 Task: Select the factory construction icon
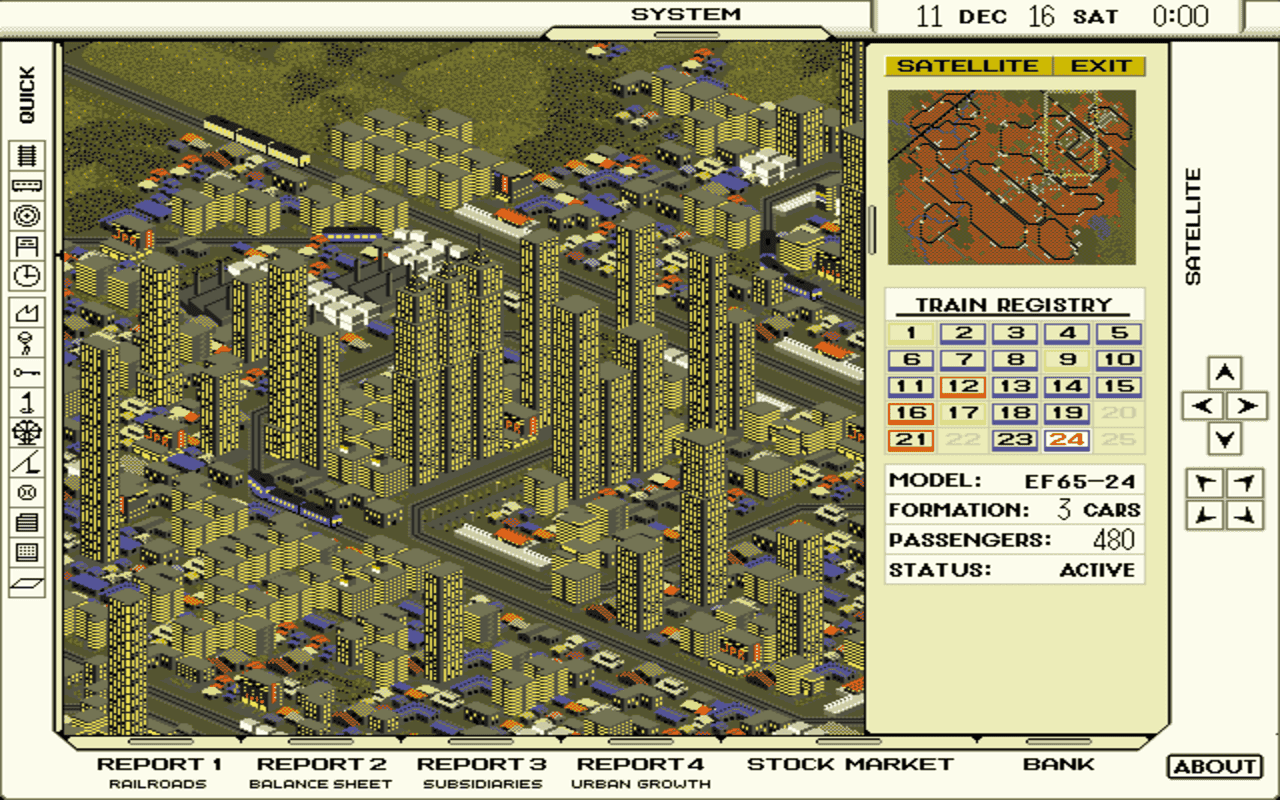[28, 311]
